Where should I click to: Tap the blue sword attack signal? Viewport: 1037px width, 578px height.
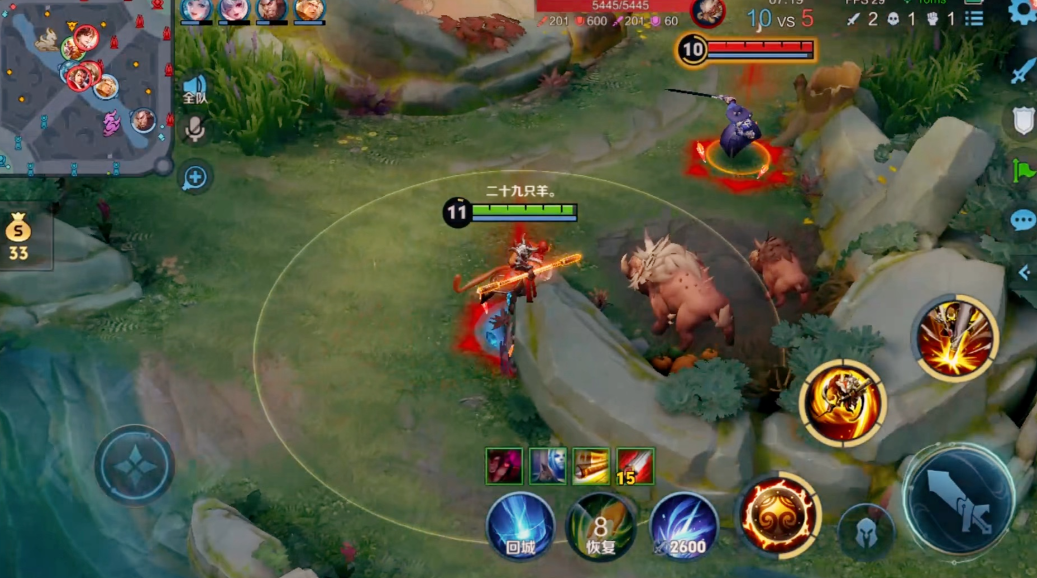tap(1022, 72)
